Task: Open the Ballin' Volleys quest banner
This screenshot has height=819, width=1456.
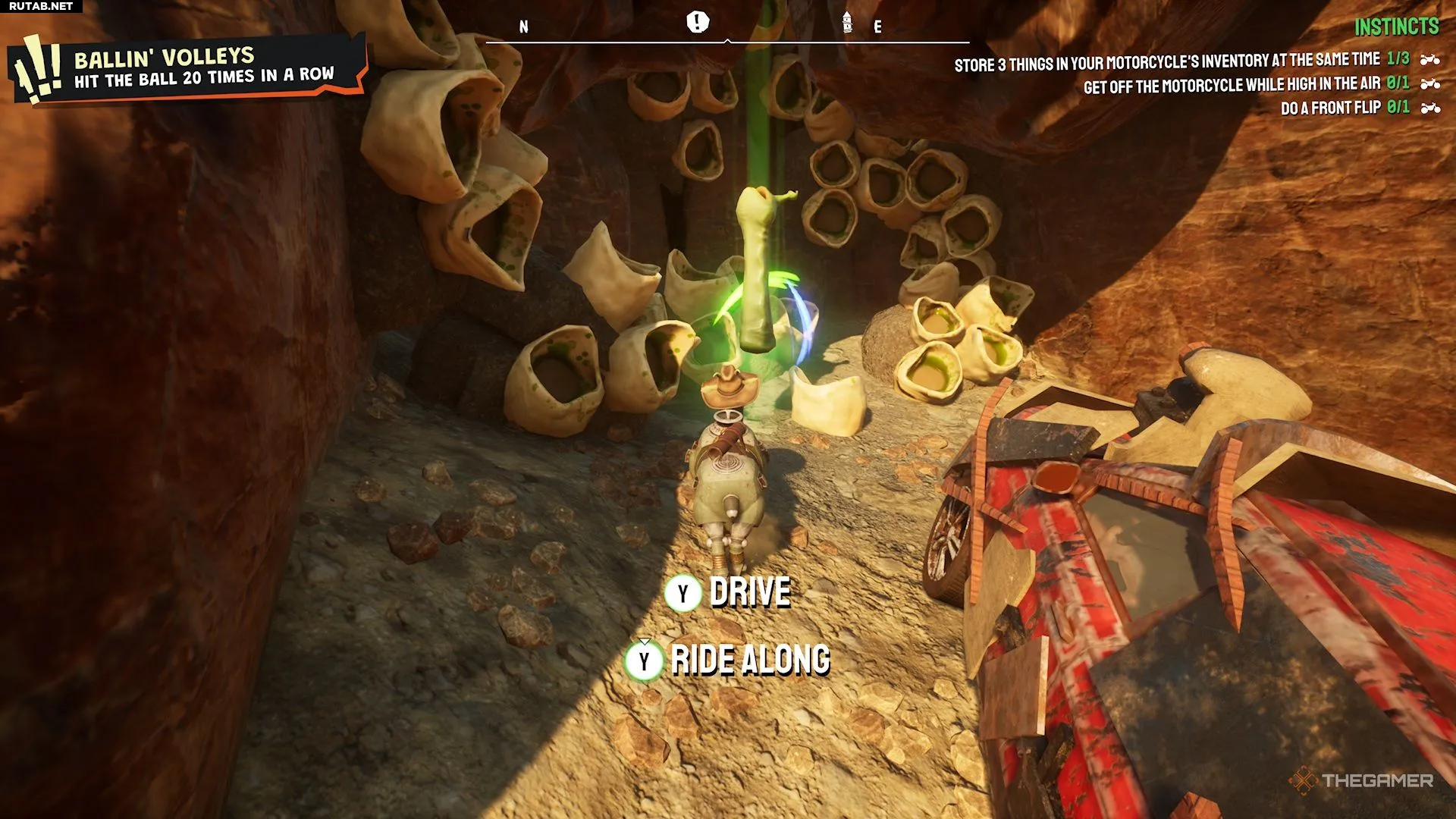Action: pos(190,68)
